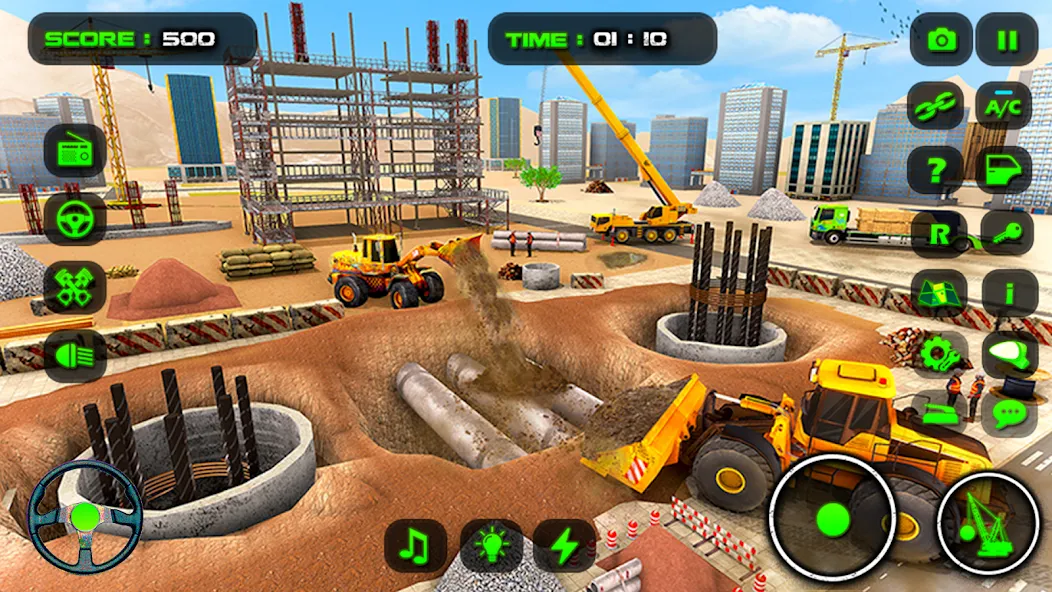1052x592 pixels.
Task: Tap the vehicle door icon
Action: 1003,170
